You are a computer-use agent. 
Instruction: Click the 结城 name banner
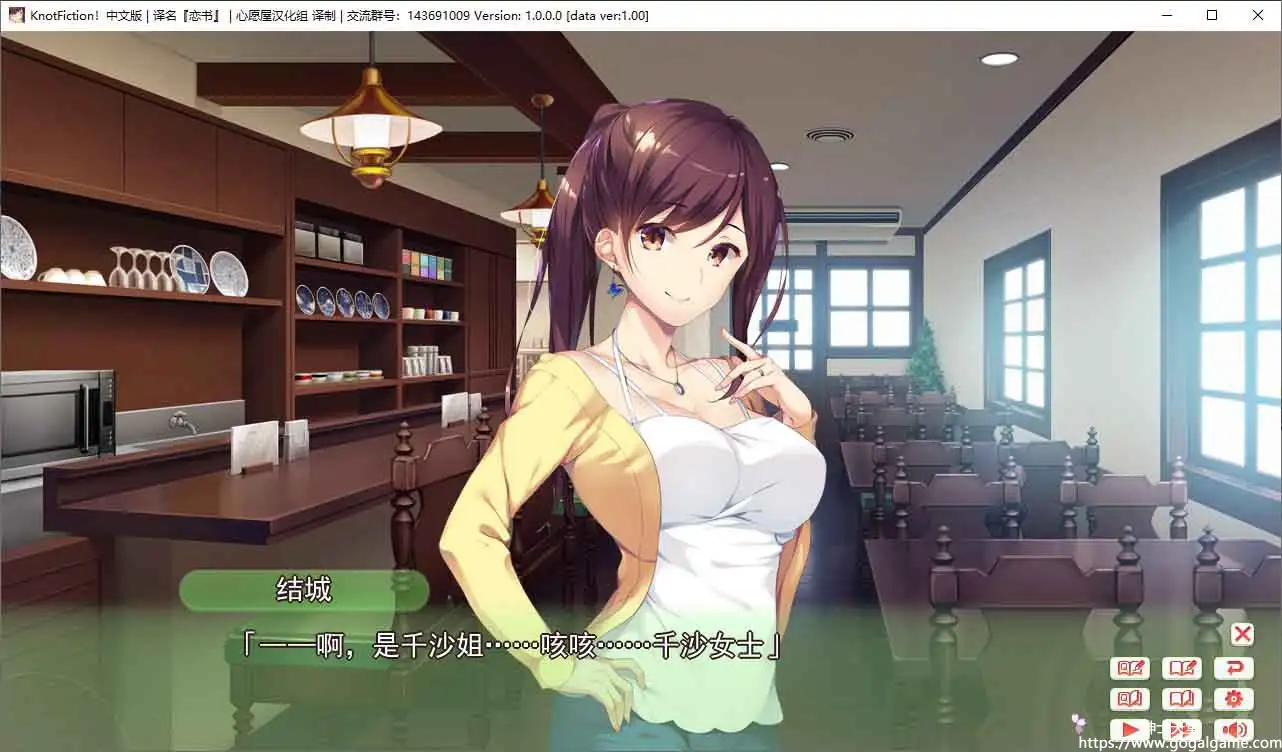(x=304, y=590)
